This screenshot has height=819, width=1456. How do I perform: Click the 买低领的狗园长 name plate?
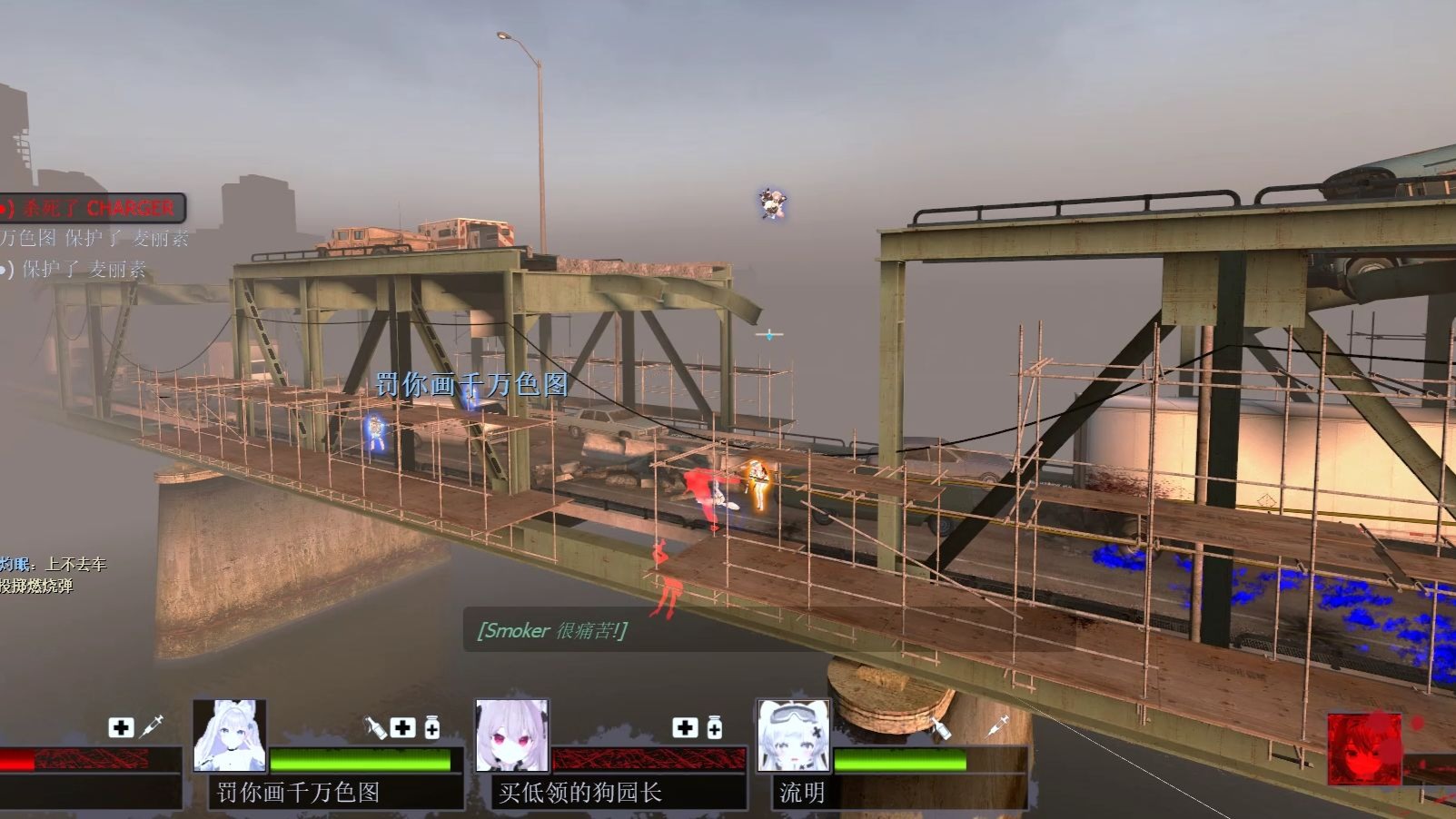click(580, 793)
